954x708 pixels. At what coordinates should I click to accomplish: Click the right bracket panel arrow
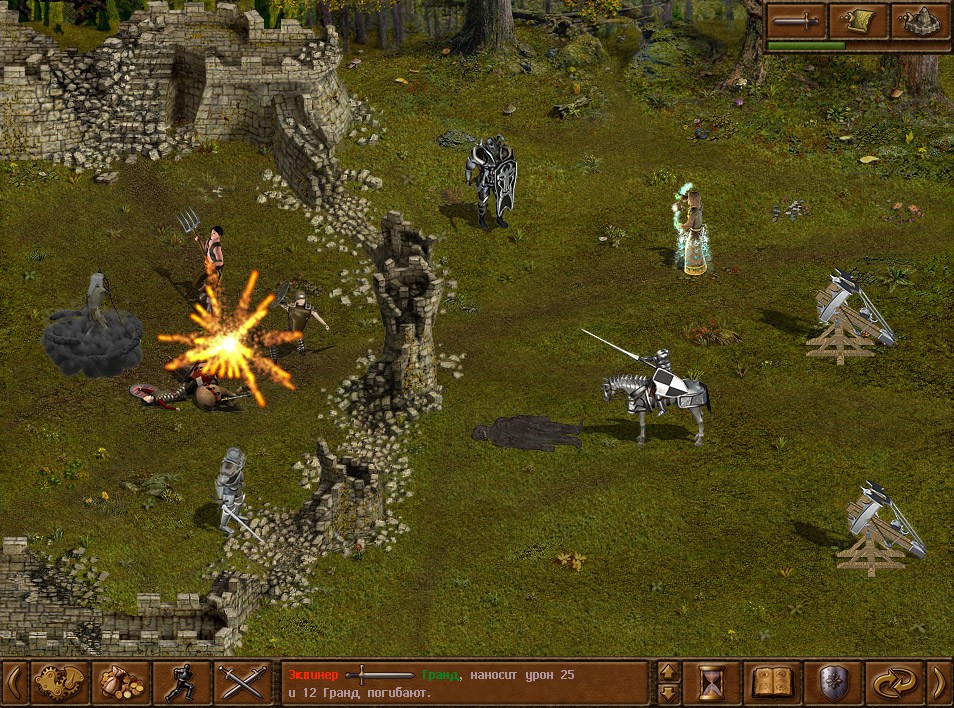coord(940,683)
